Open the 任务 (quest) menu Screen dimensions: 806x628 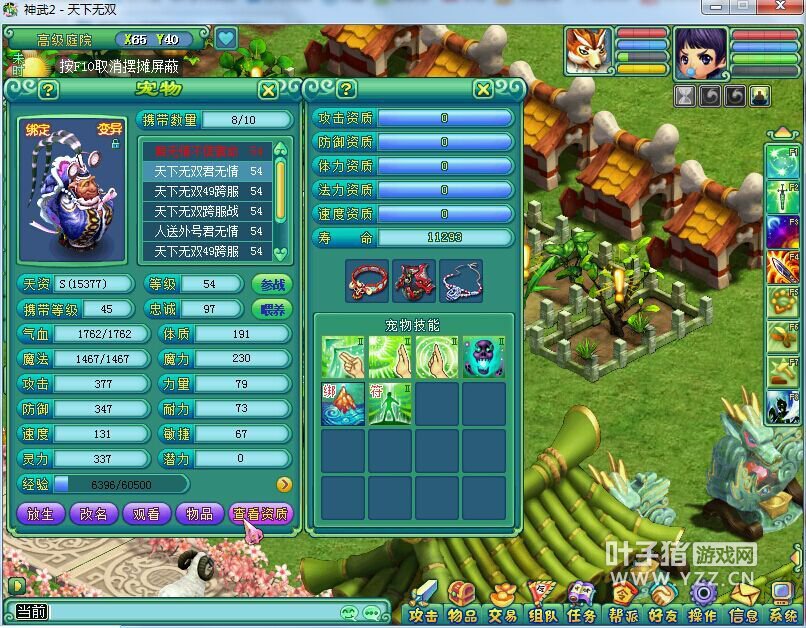(x=581, y=614)
